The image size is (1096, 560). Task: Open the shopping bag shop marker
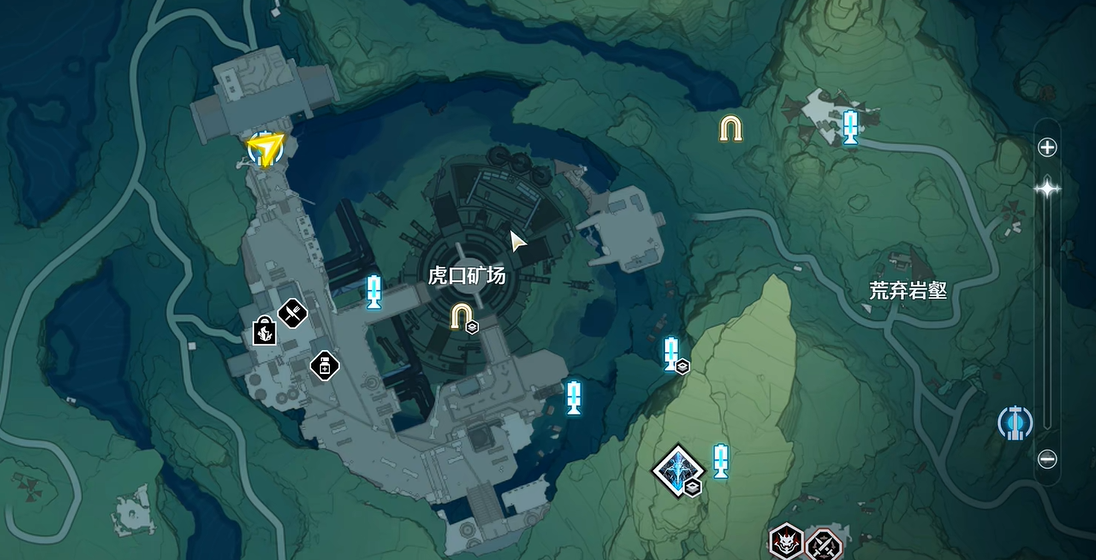pos(264,330)
